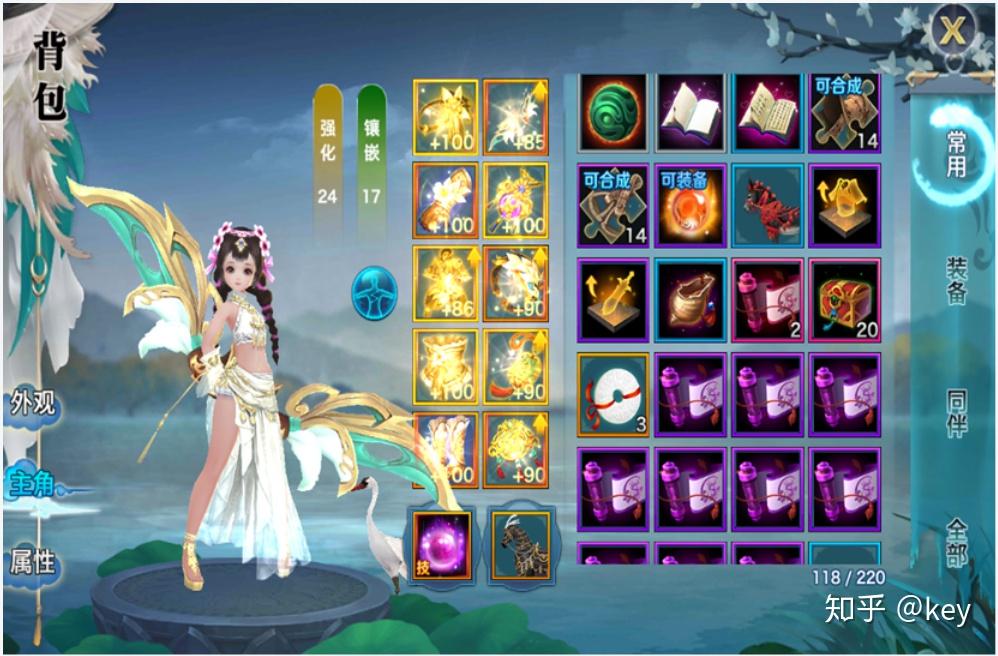
Task: Select the armored mount equipment slot
Action: click(x=519, y=543)
